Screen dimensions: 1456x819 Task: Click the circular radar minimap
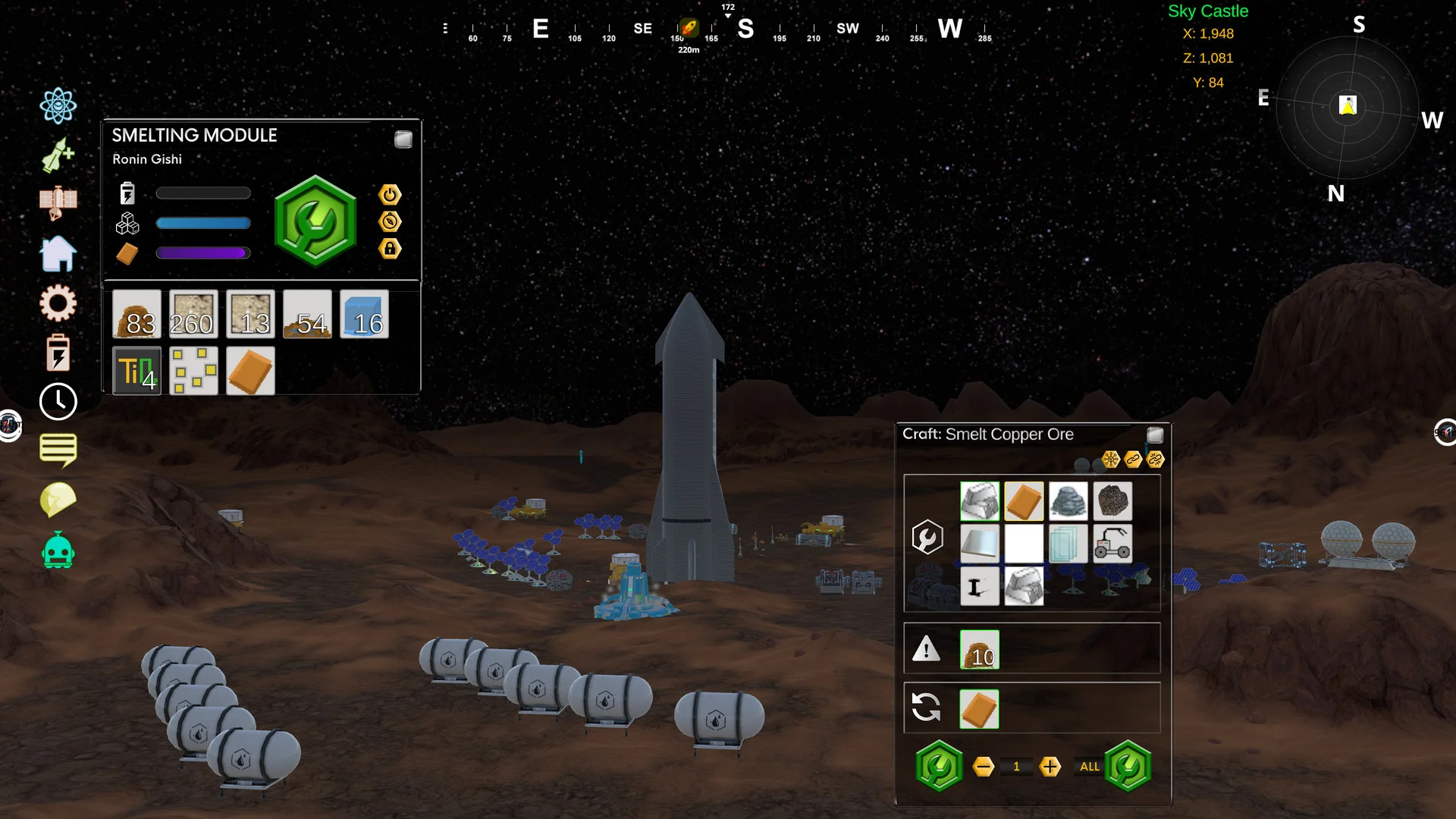point(1348,107)
